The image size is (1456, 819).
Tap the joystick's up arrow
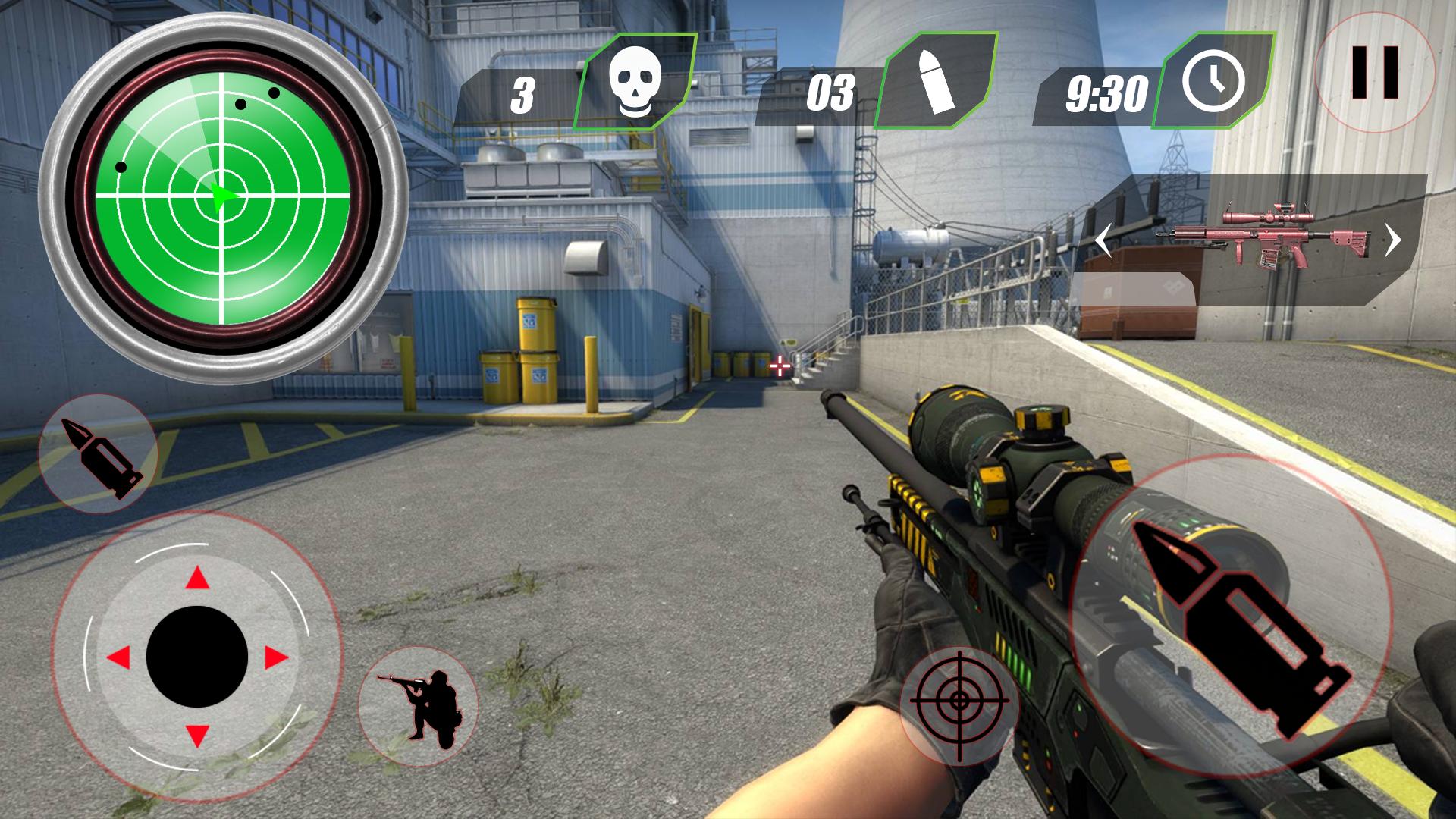pyautogui.click(x=197, y=578)
